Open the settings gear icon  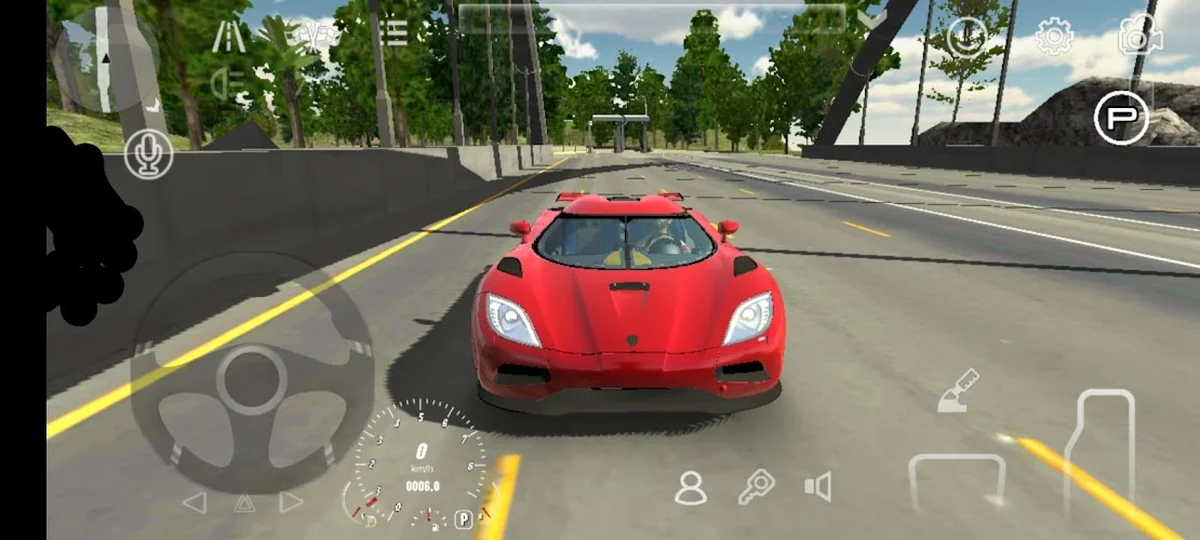(x=1054, y=38)
